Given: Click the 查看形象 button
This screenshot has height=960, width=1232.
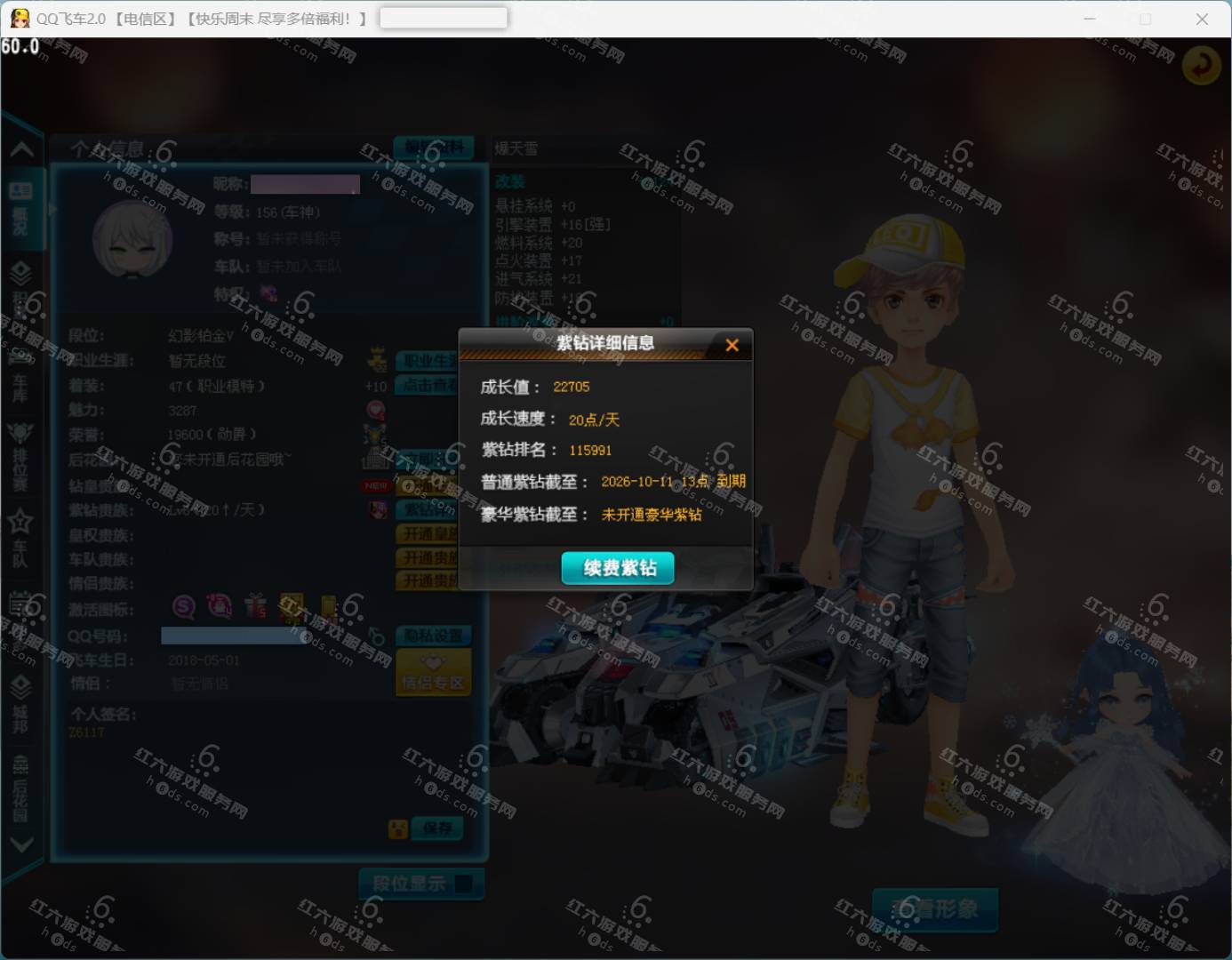Looking at the screenshot, I should coord(935,908).
